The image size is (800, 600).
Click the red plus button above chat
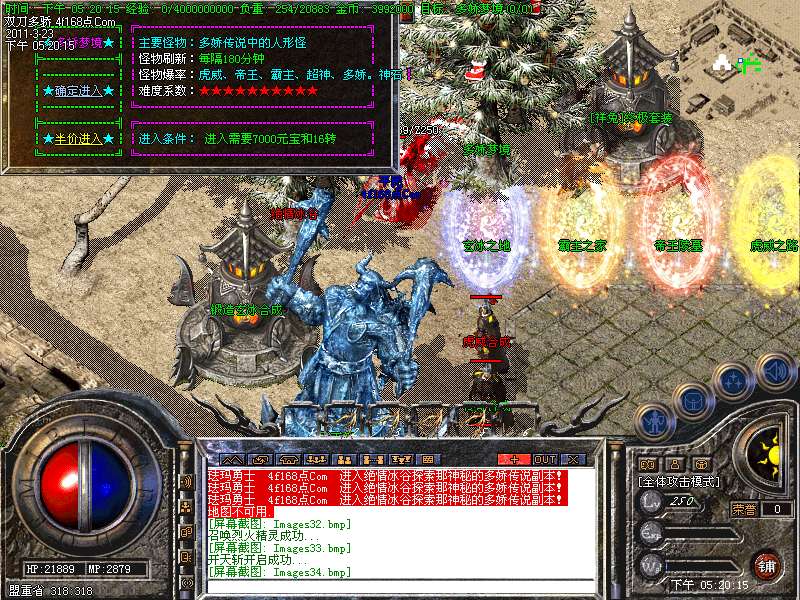click(514, 459)
